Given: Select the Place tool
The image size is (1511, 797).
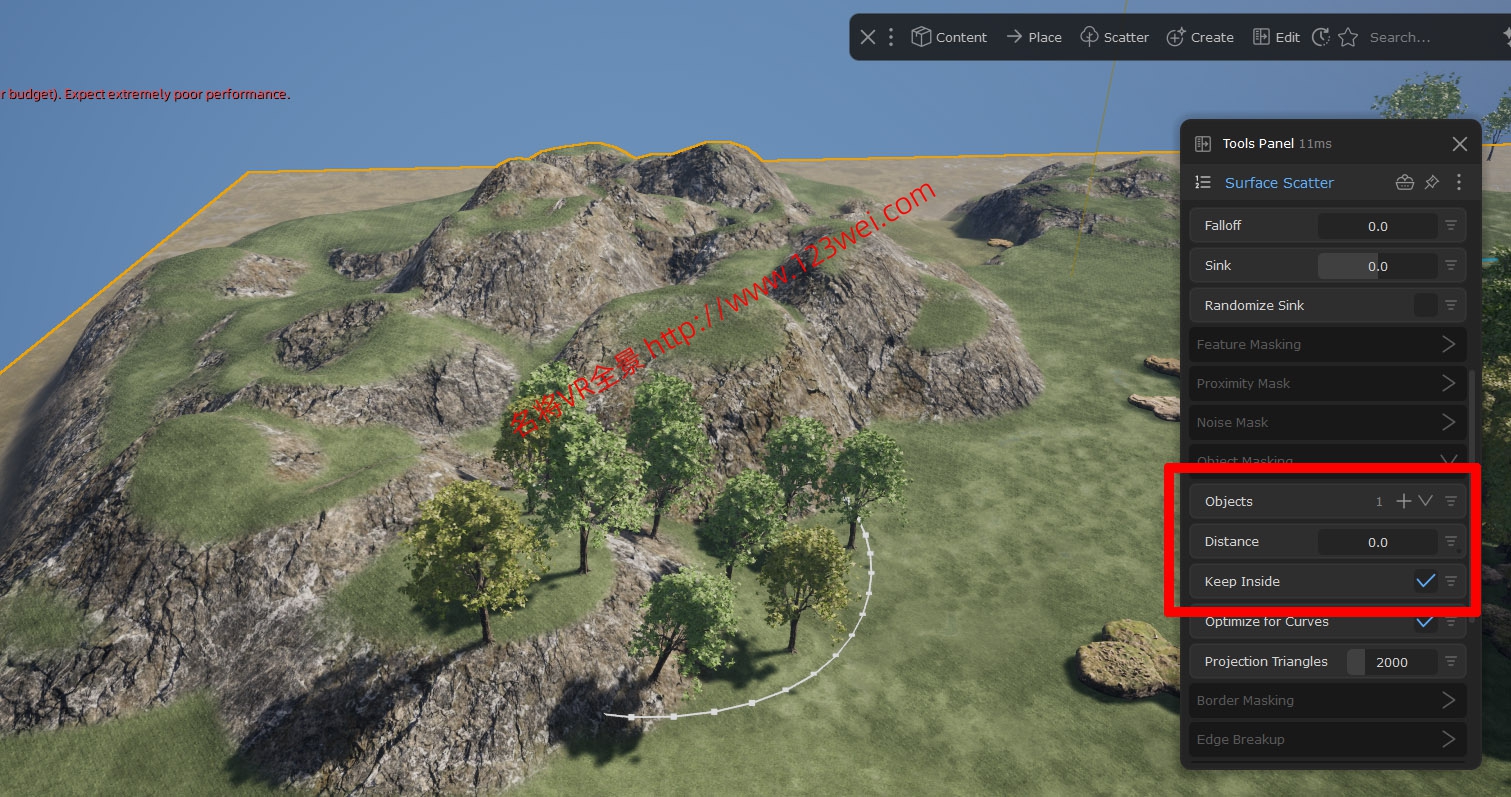Looking at the screenshot, I should 1034,37.
